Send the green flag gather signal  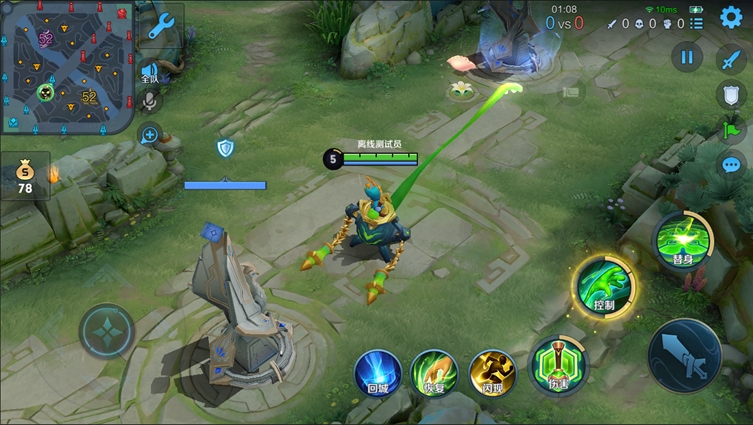pyautogui.click(x=731, y=130)
